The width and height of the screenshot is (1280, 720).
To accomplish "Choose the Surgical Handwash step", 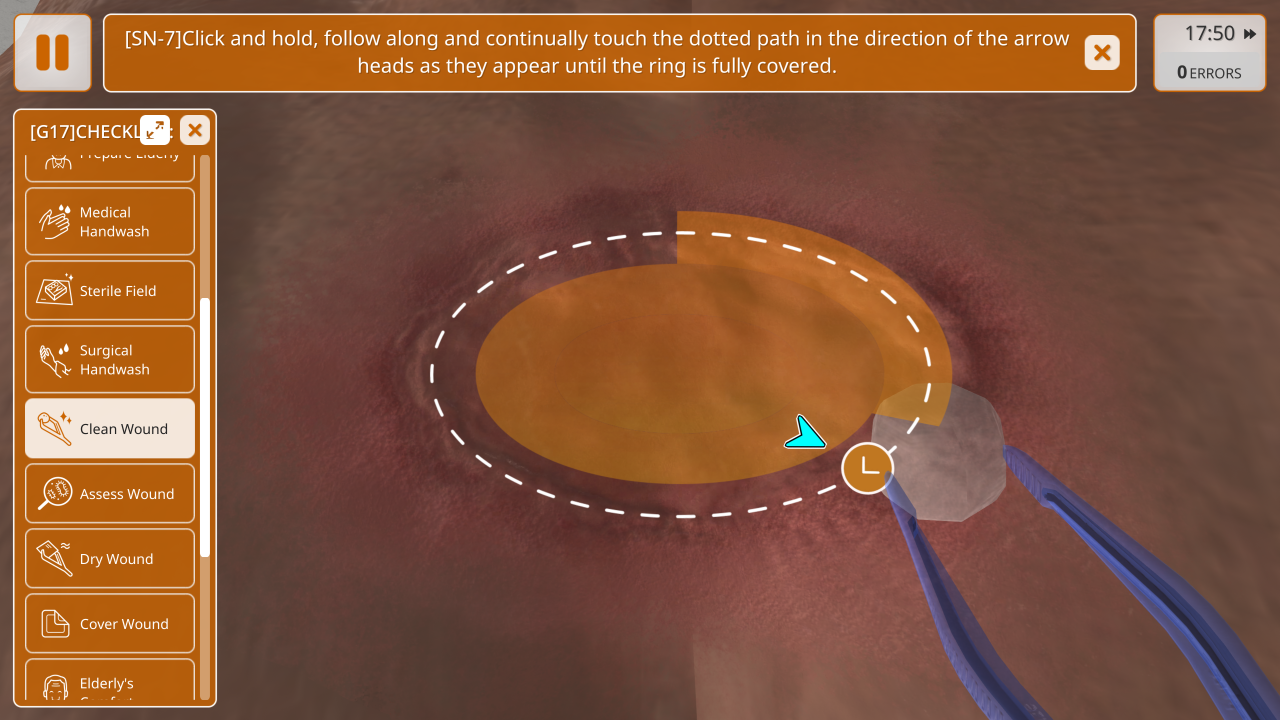I will pos(110,360).
